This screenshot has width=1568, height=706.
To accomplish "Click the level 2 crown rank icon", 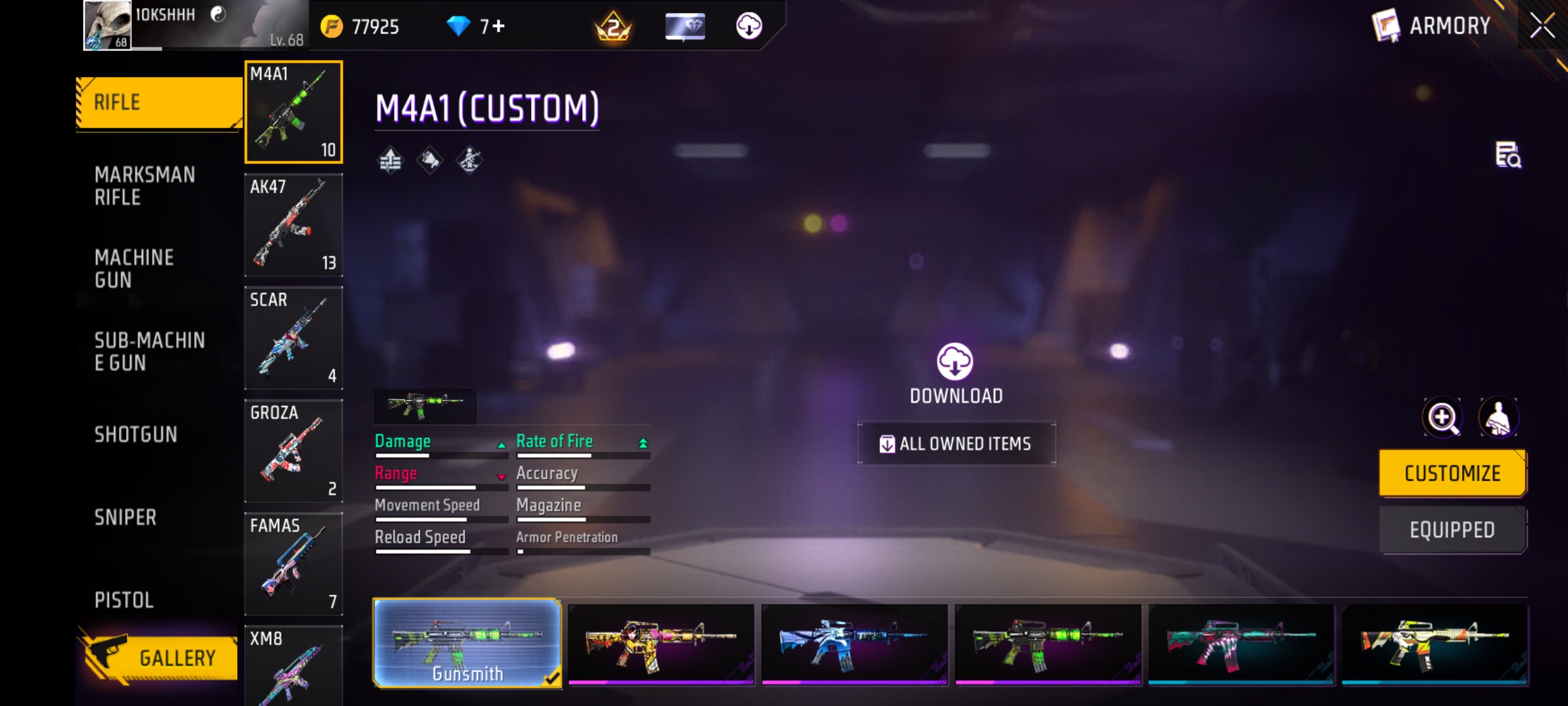I will coord(613,26).
